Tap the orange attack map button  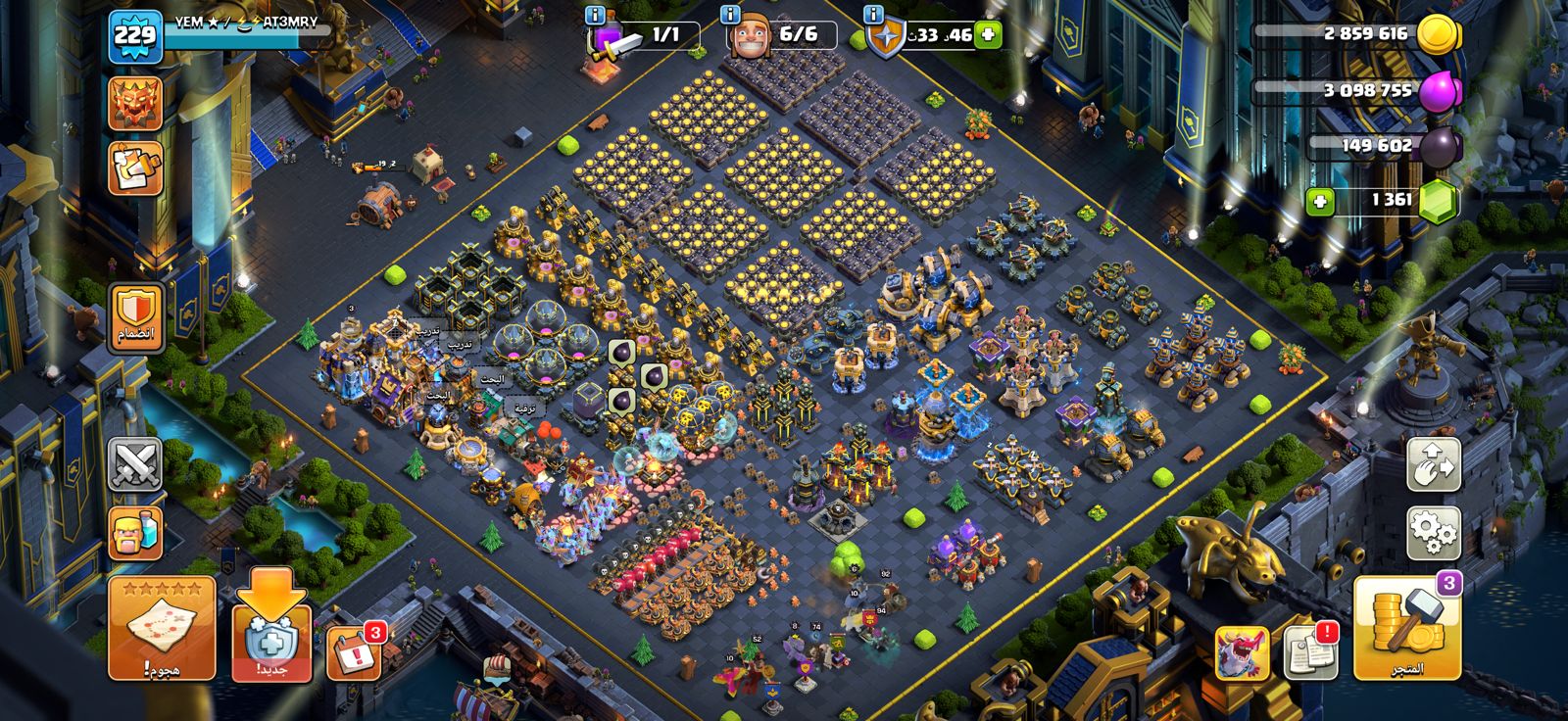[x=162, y=629]
